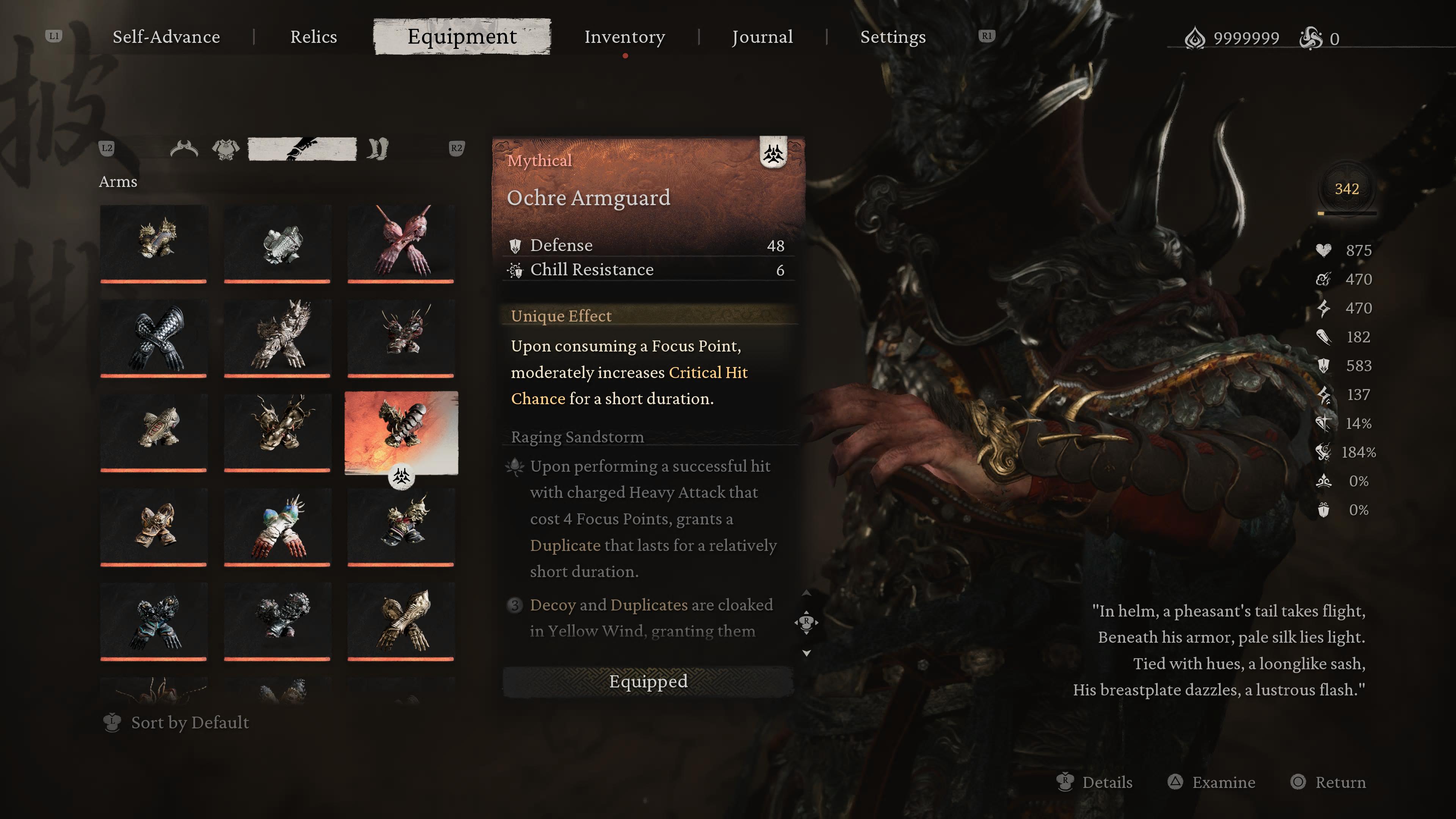This screenshot has height=819, width=1456.
Task: Click the Equipped button
Action: (x=648, y=682)
